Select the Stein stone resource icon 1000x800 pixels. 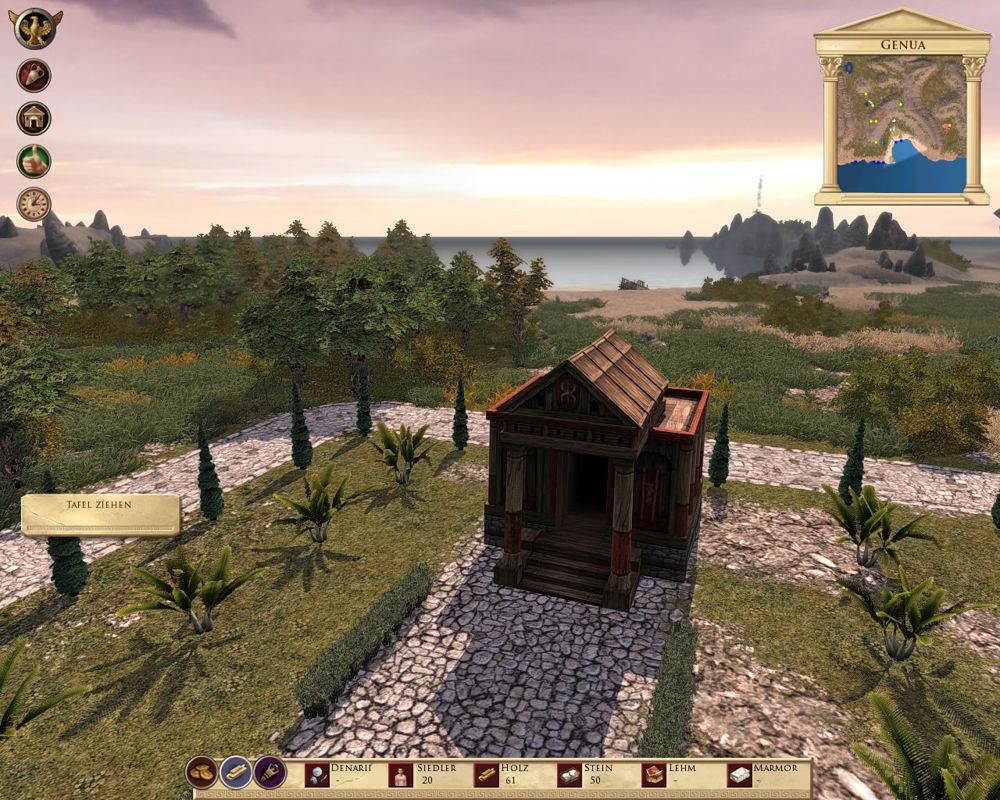pyautogui.click(x=570, y=775)
